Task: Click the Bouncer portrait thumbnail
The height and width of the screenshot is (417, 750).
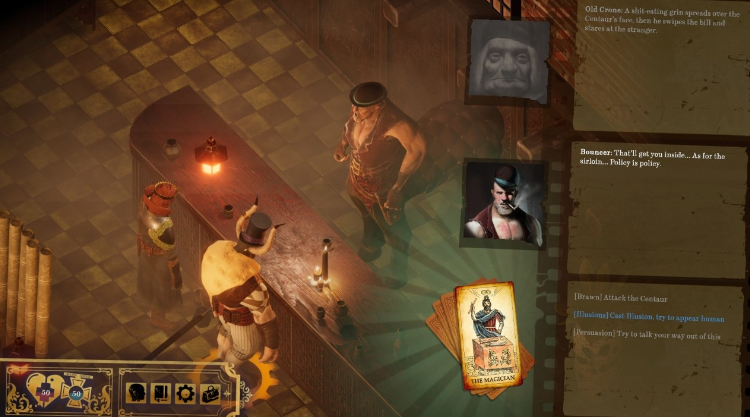Action: pyautogui.click(x=504, y=203)
